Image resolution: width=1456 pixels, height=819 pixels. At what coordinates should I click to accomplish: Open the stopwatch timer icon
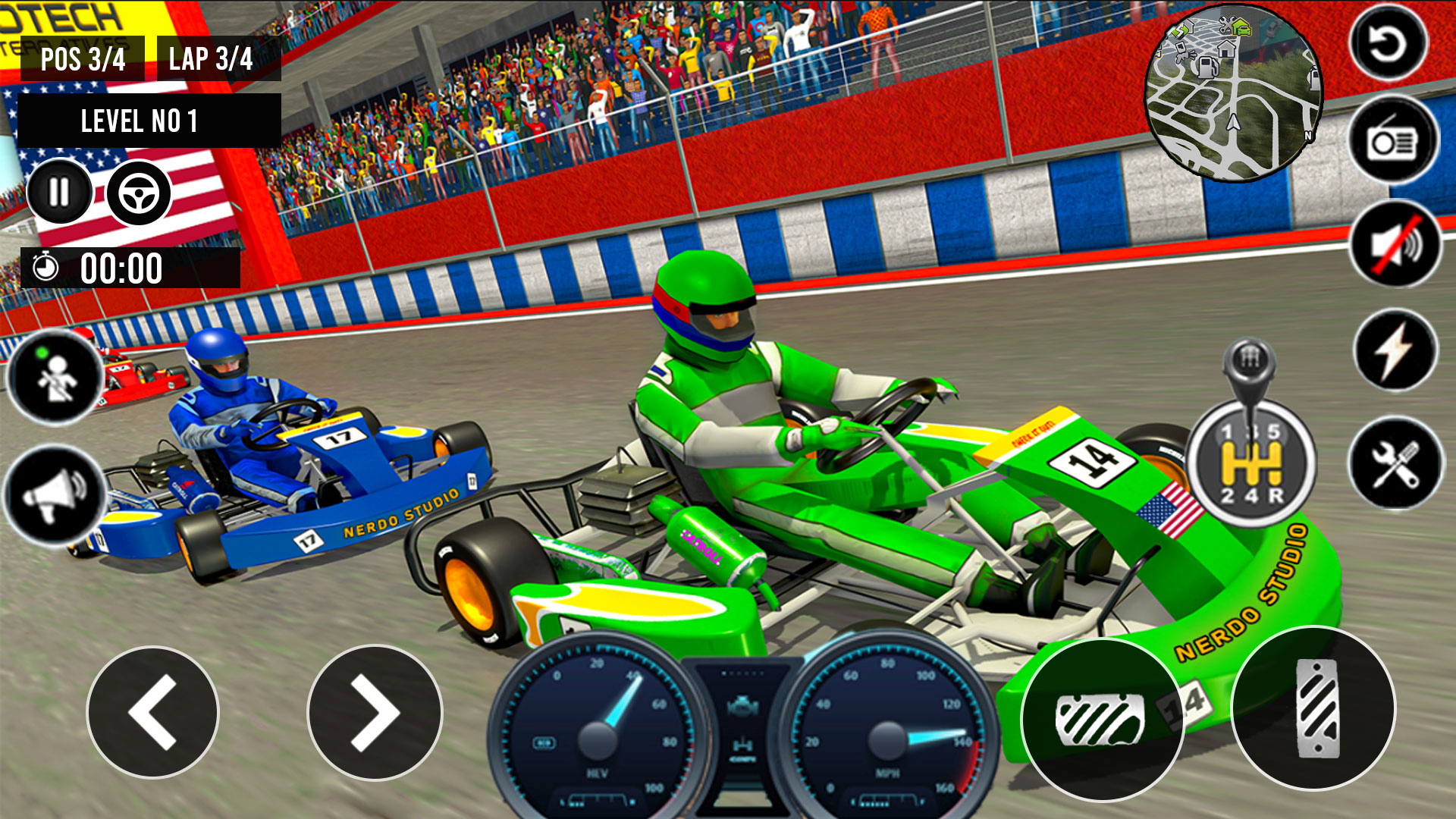coord(45,265)
